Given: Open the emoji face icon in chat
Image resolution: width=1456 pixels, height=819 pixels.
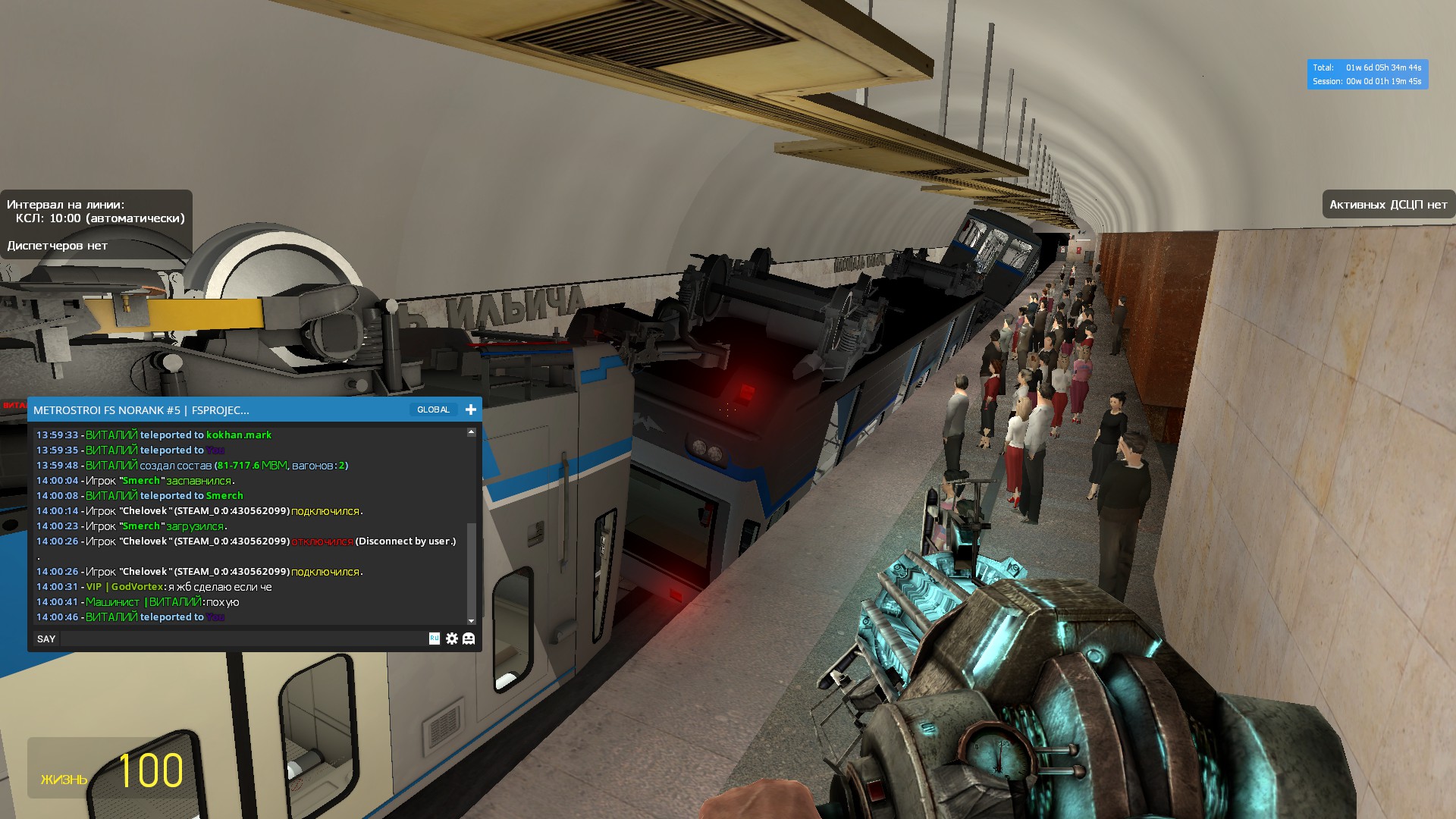Looking at the screenshot, I should tap(469, 639).
